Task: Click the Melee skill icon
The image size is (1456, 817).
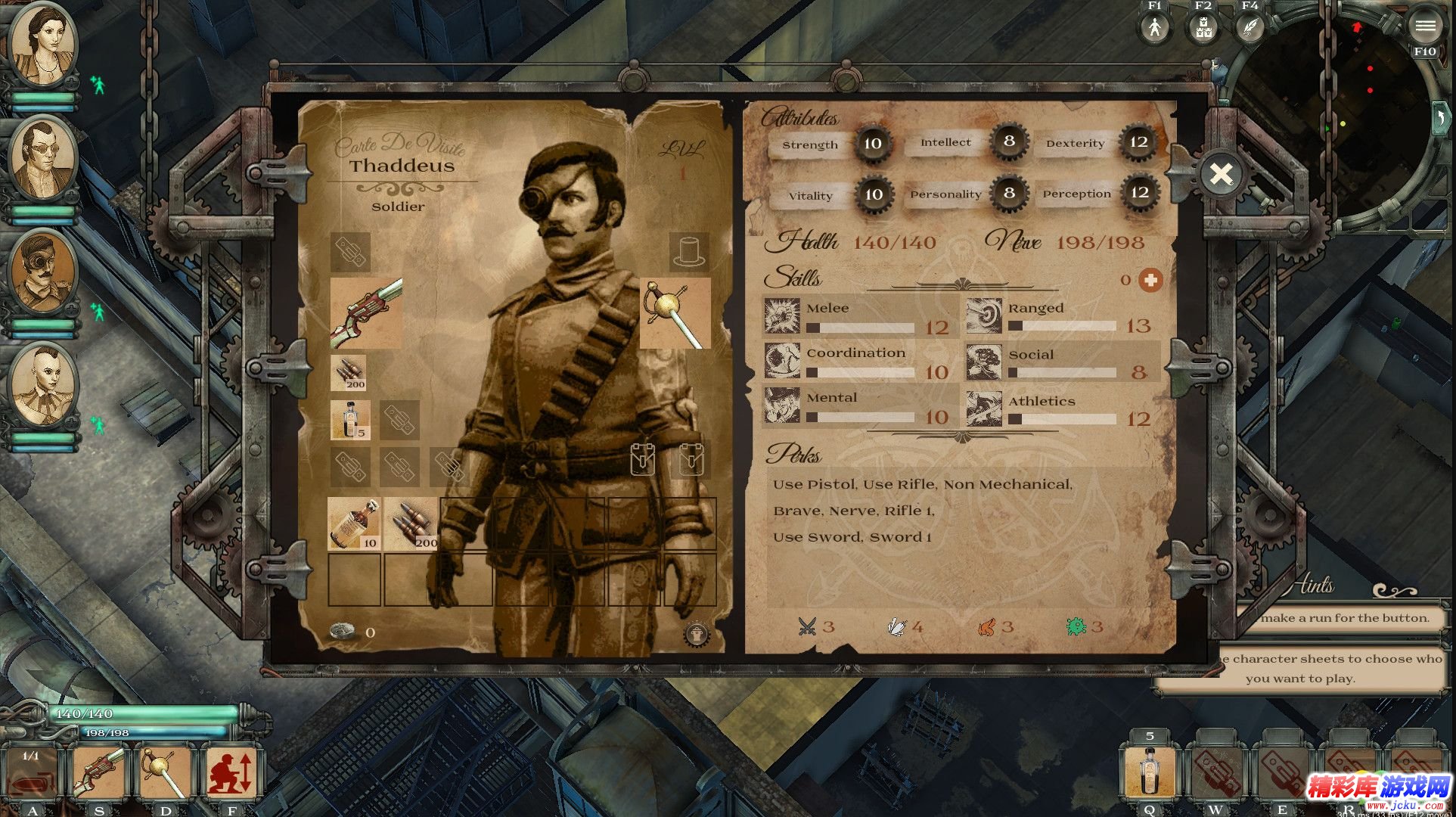Action: 781,316
